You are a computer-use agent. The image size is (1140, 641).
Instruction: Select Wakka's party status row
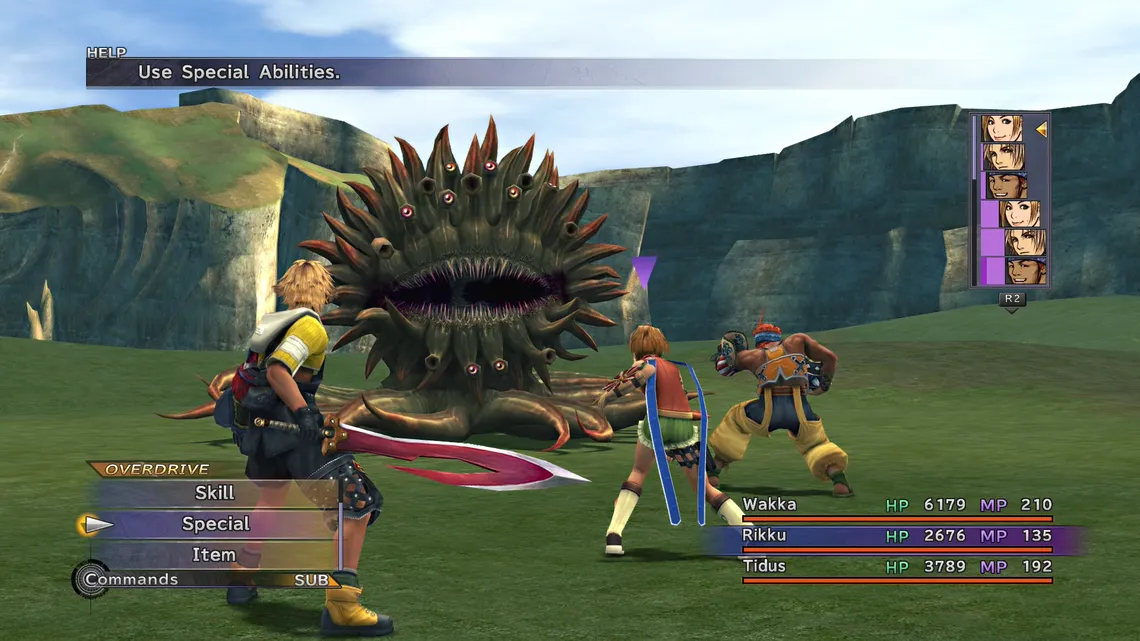[896, 506]
